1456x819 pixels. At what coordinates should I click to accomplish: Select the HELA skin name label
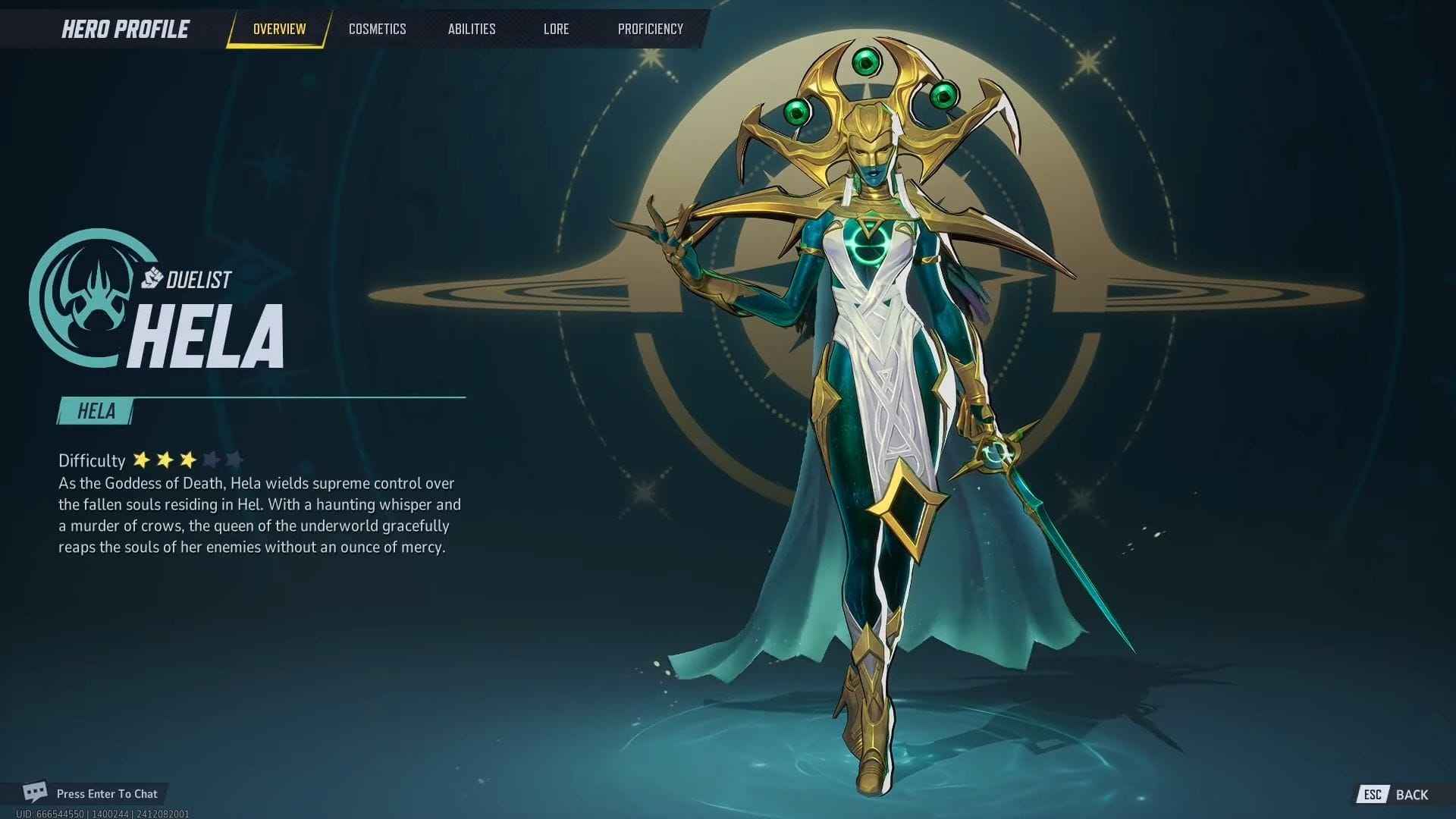click(95, 412)
